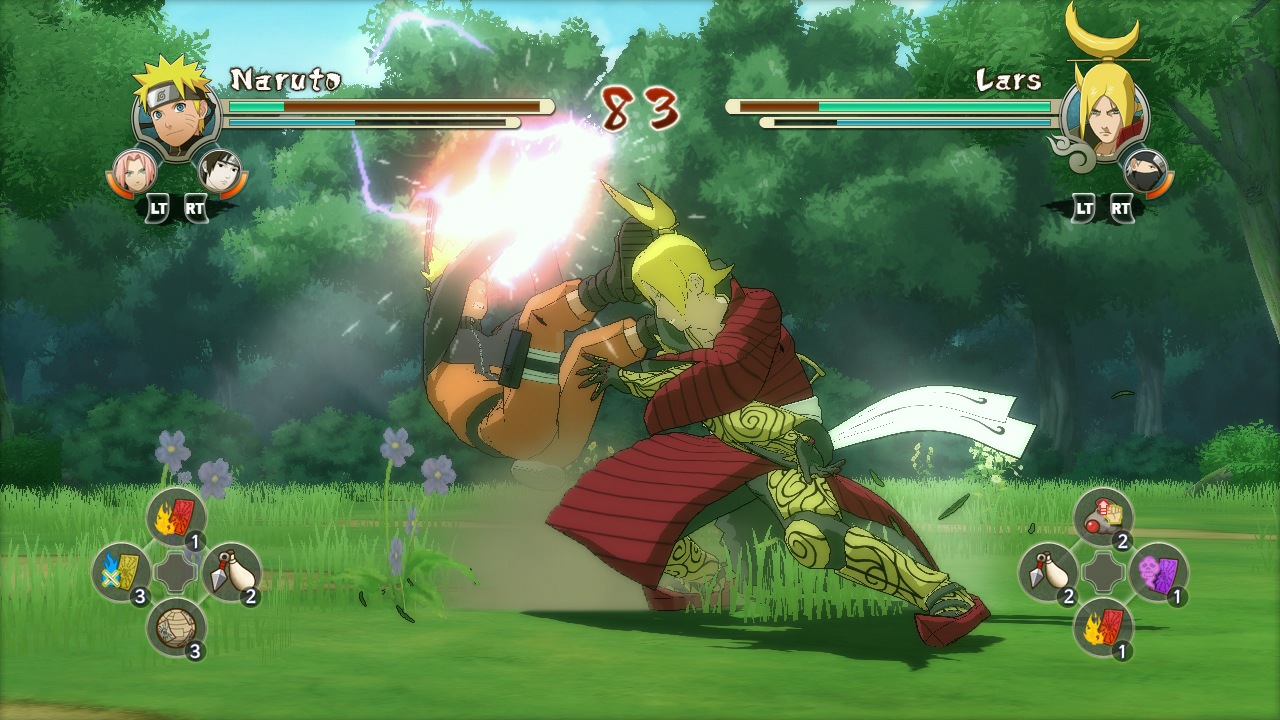Screen dimensions: 1280x720
Task: Choose the purple poison tag item
Action: pyautogui.click(x=1161, y=570)
